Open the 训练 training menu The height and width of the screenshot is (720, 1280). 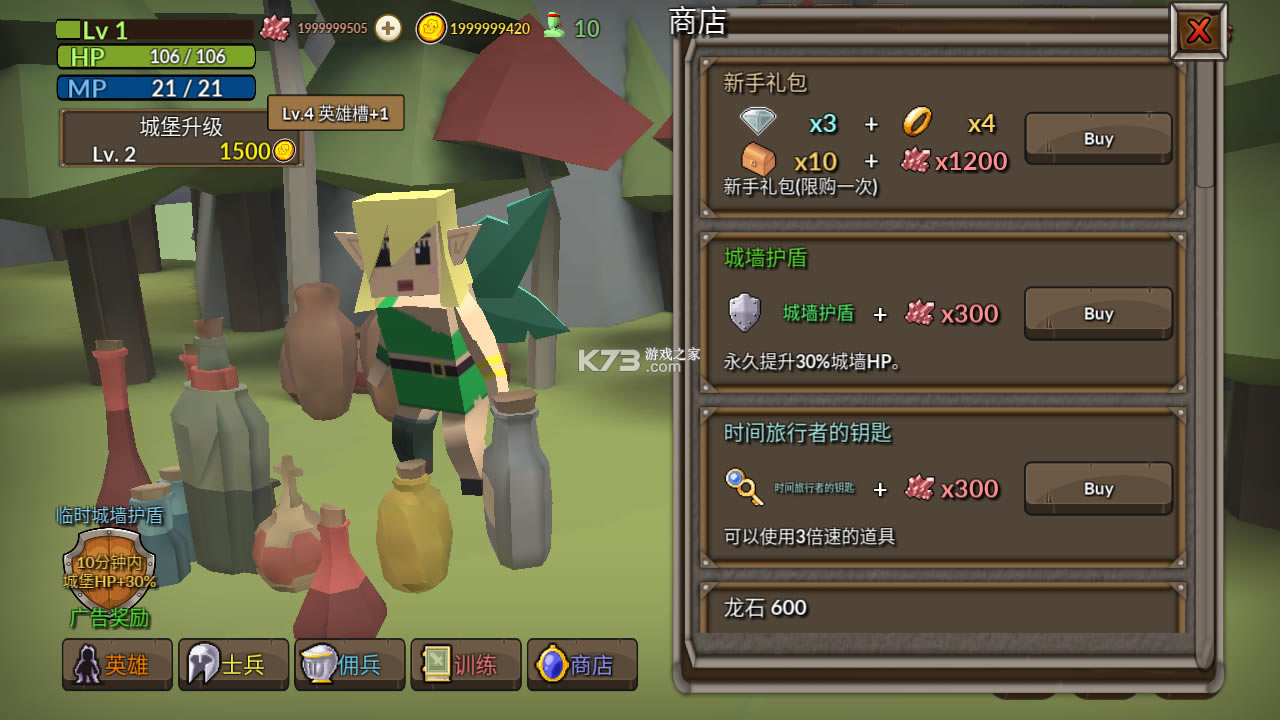click(465, 664)
